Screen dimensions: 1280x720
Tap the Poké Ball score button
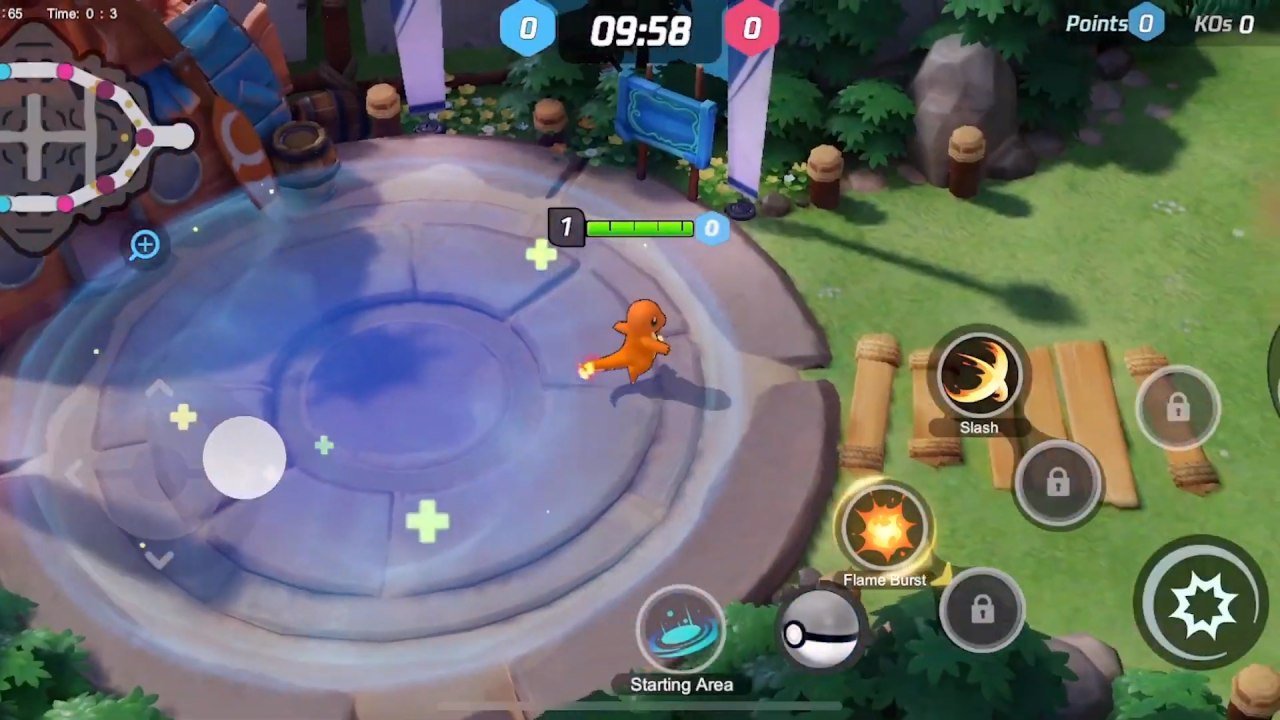(x=820, y=631)
